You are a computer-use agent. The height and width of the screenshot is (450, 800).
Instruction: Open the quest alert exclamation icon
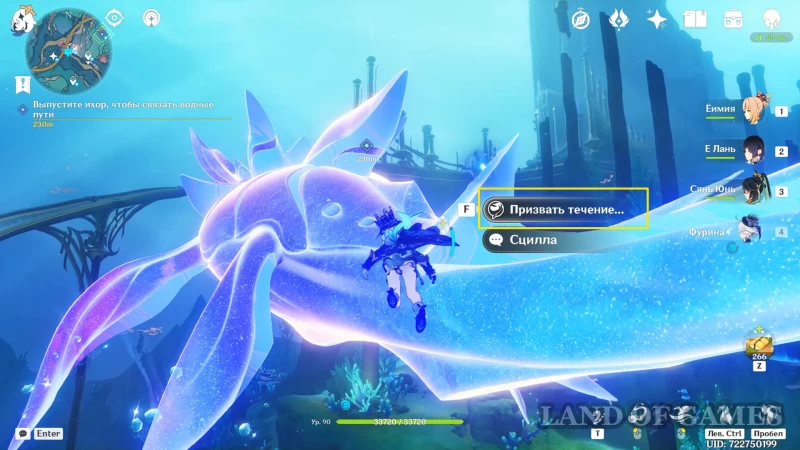click(23, 86)
